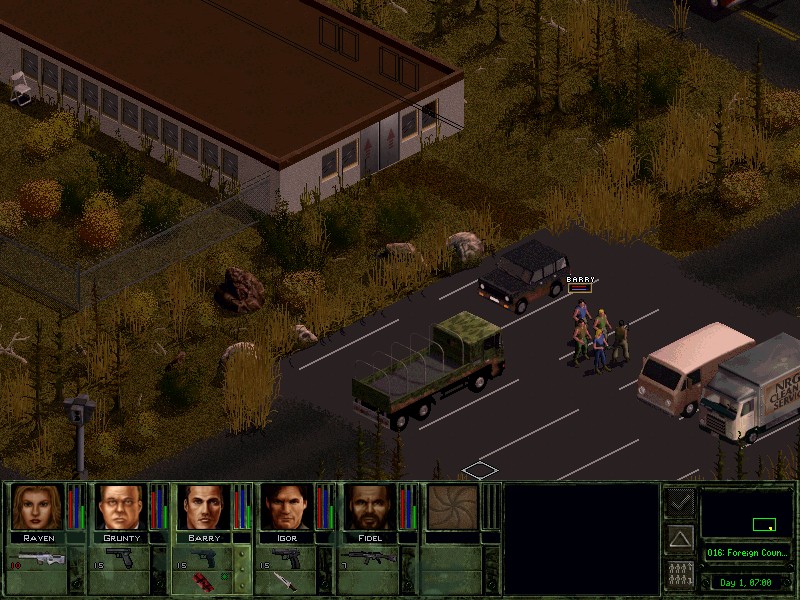This screenshot has height=600, width=800.
Task: Choose Barry's portrait in the team panel
Action: pos(205,507)
